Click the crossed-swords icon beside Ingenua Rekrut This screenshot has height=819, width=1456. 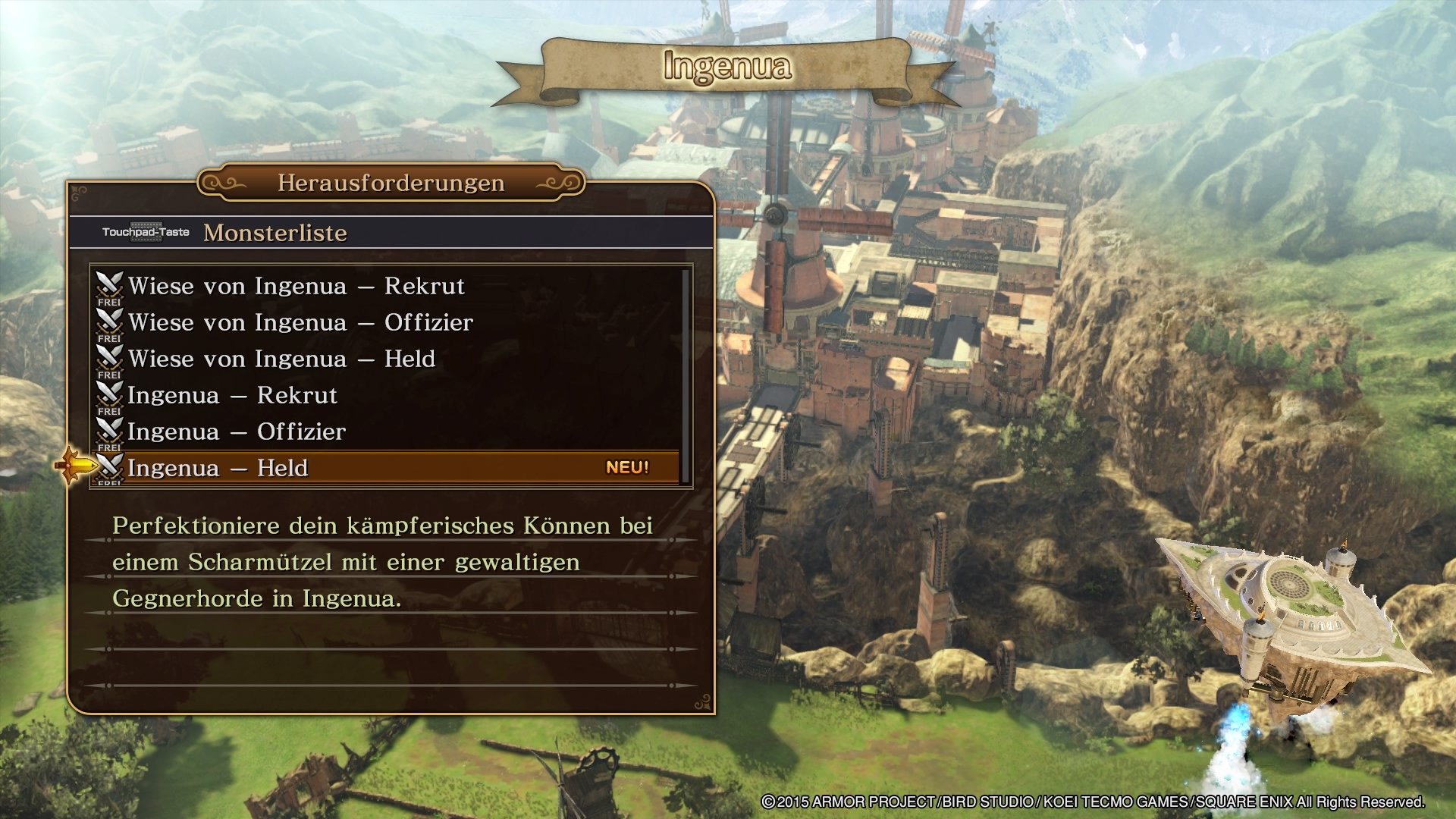[109, 395]
